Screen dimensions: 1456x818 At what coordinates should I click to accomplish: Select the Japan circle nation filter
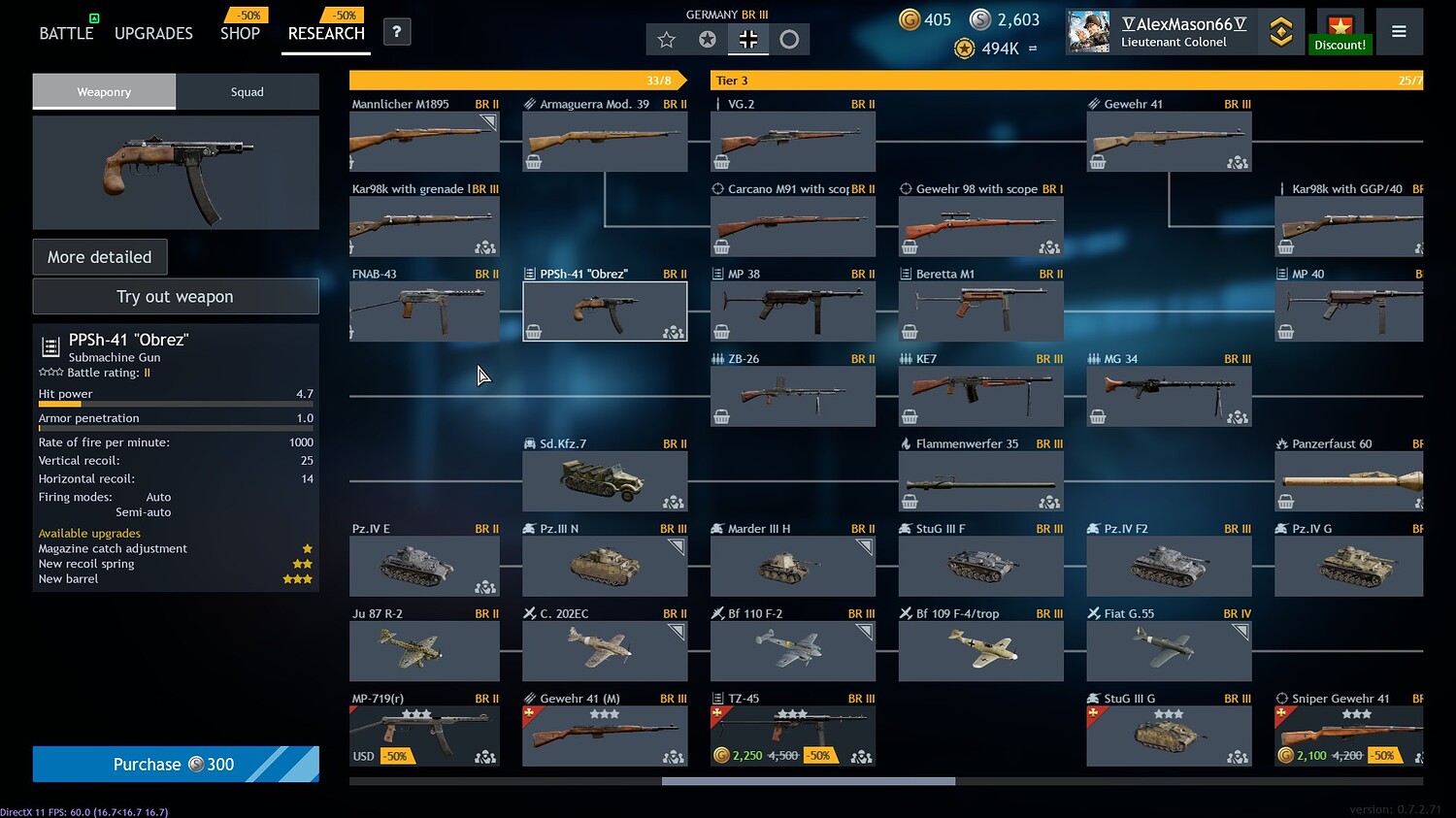[789, 39]
